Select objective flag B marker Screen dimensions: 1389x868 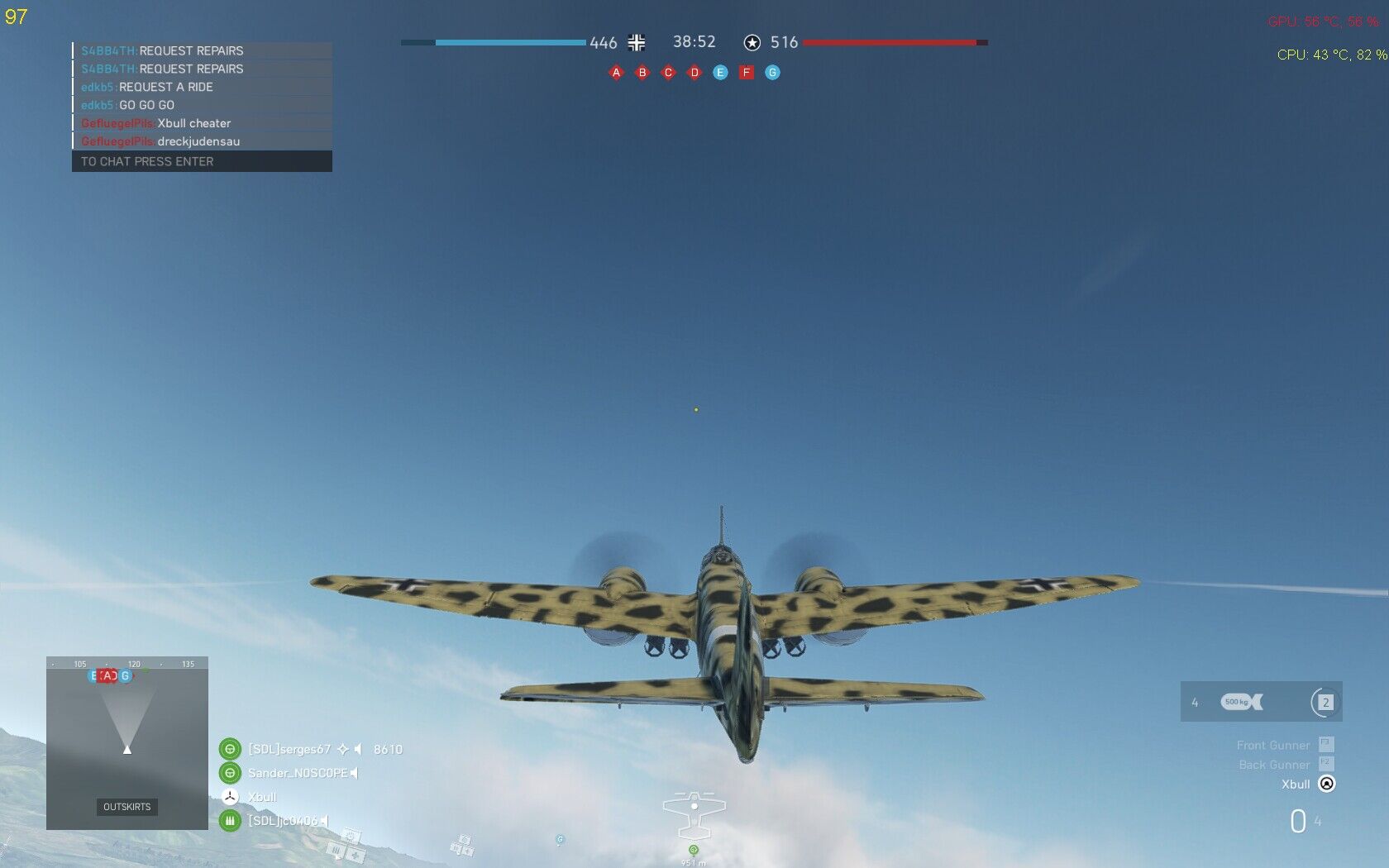click(642, 73)
